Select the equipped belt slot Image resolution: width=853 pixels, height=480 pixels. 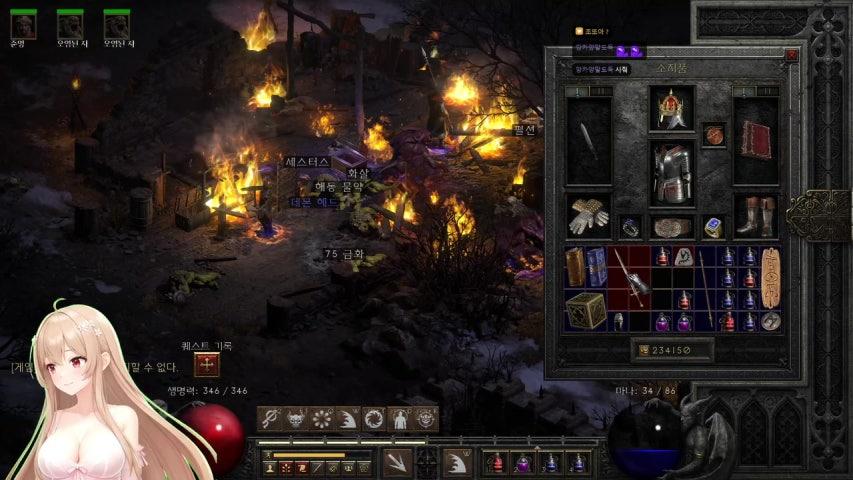671,227
